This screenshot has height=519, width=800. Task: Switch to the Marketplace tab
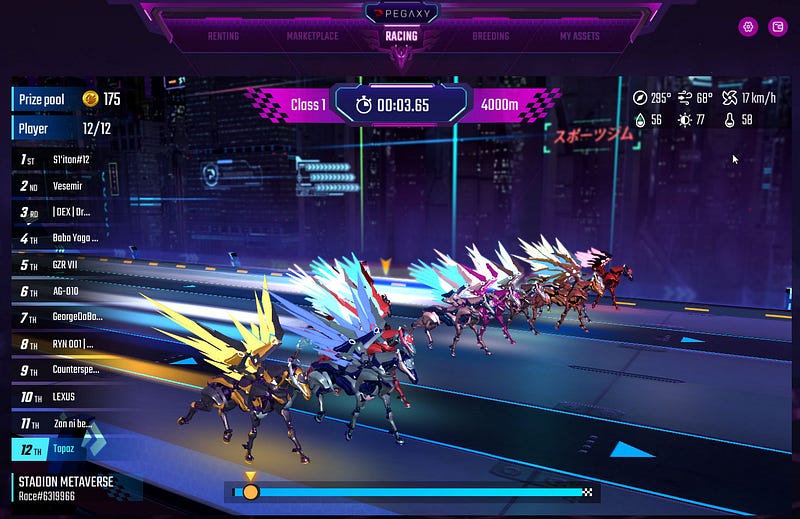point(313,36)
